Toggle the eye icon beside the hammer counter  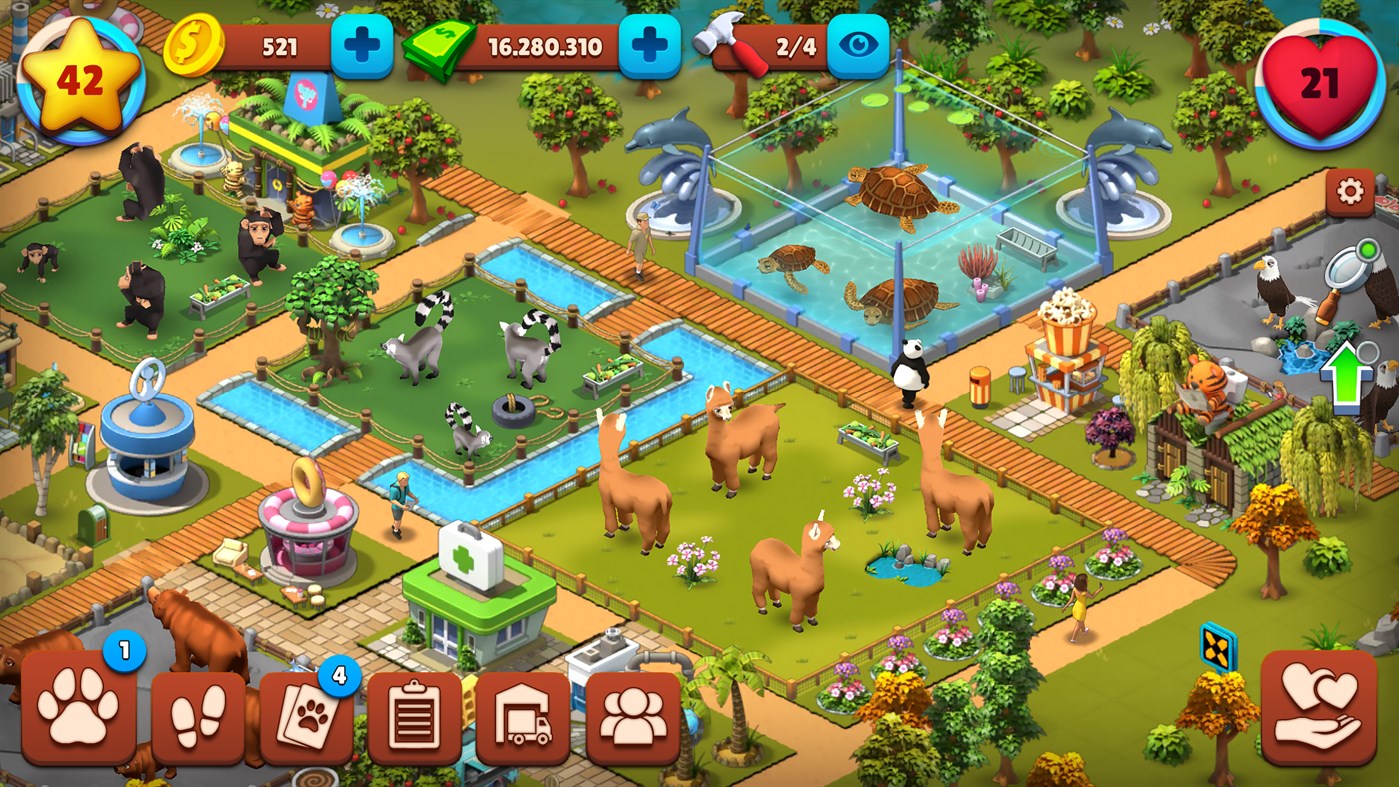[x=858, y=44]
